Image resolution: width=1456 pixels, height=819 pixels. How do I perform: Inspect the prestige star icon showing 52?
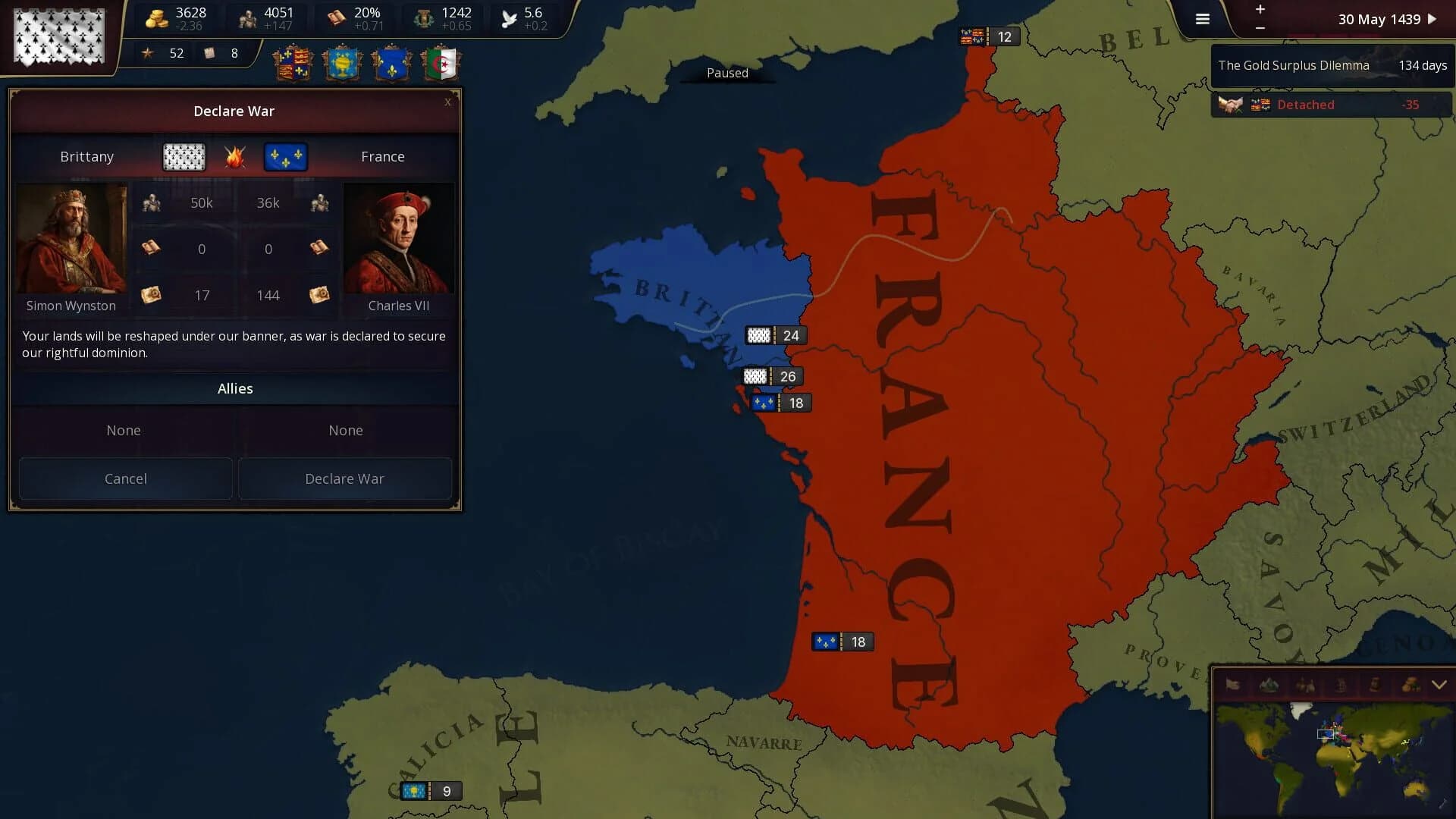tap(147, 53)
